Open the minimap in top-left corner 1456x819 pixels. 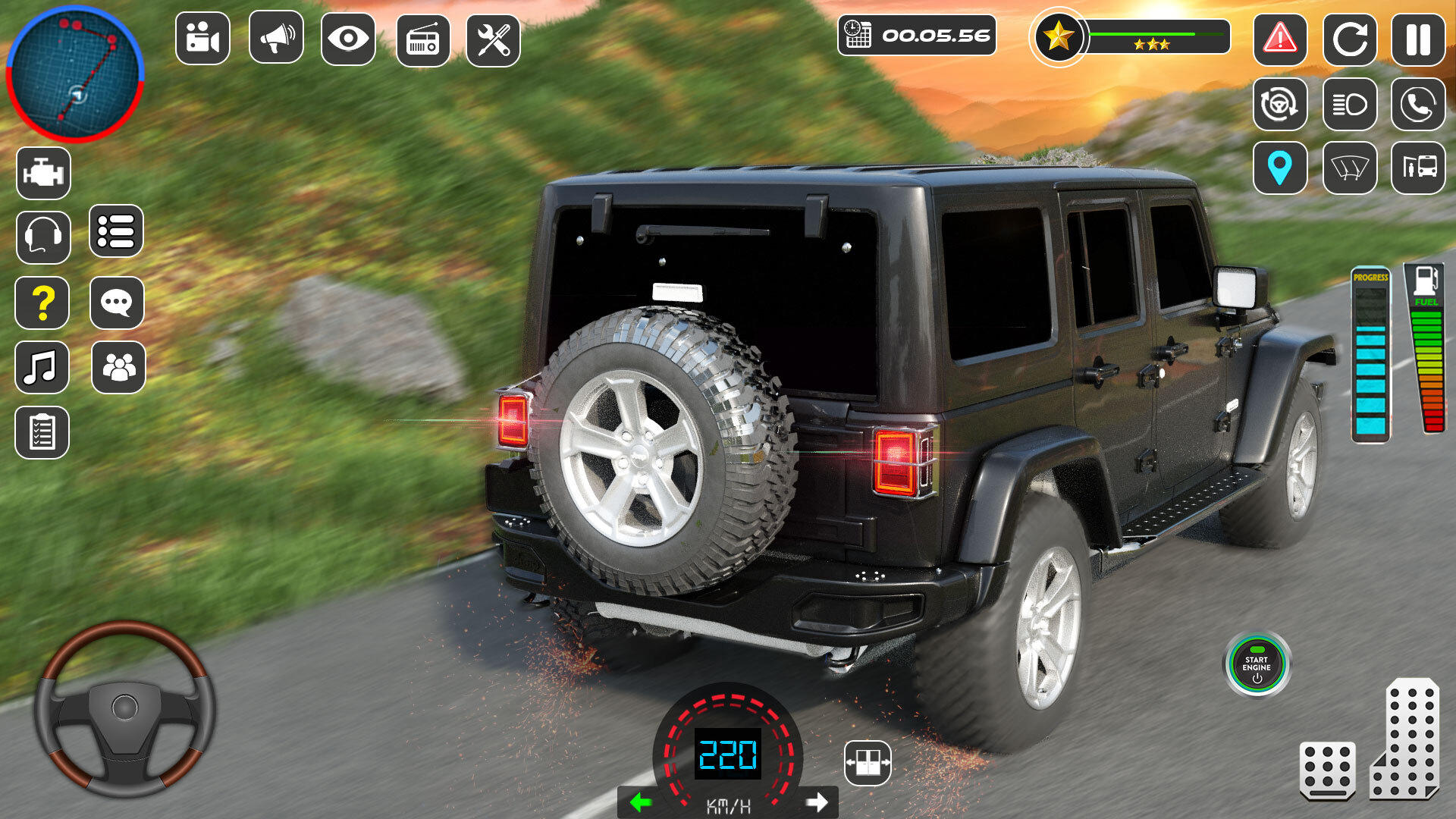(x=76, y=72)
